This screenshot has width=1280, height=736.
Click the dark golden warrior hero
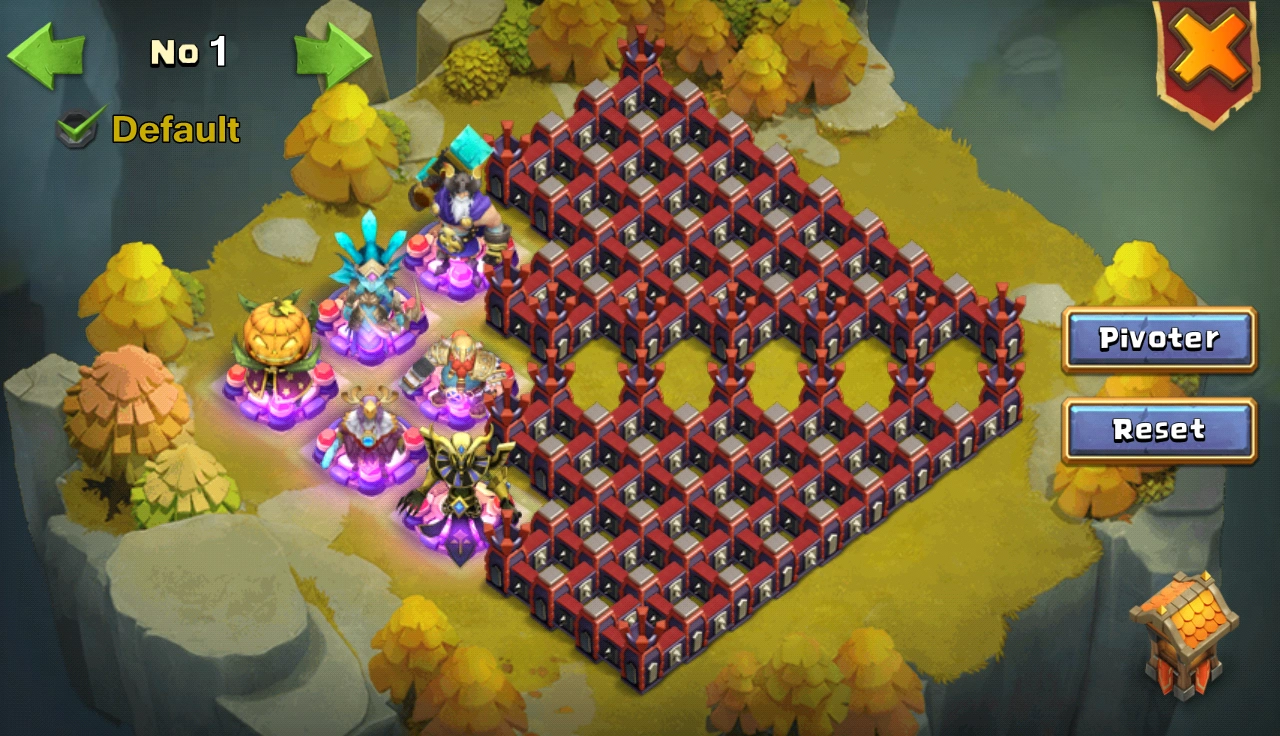462,480
